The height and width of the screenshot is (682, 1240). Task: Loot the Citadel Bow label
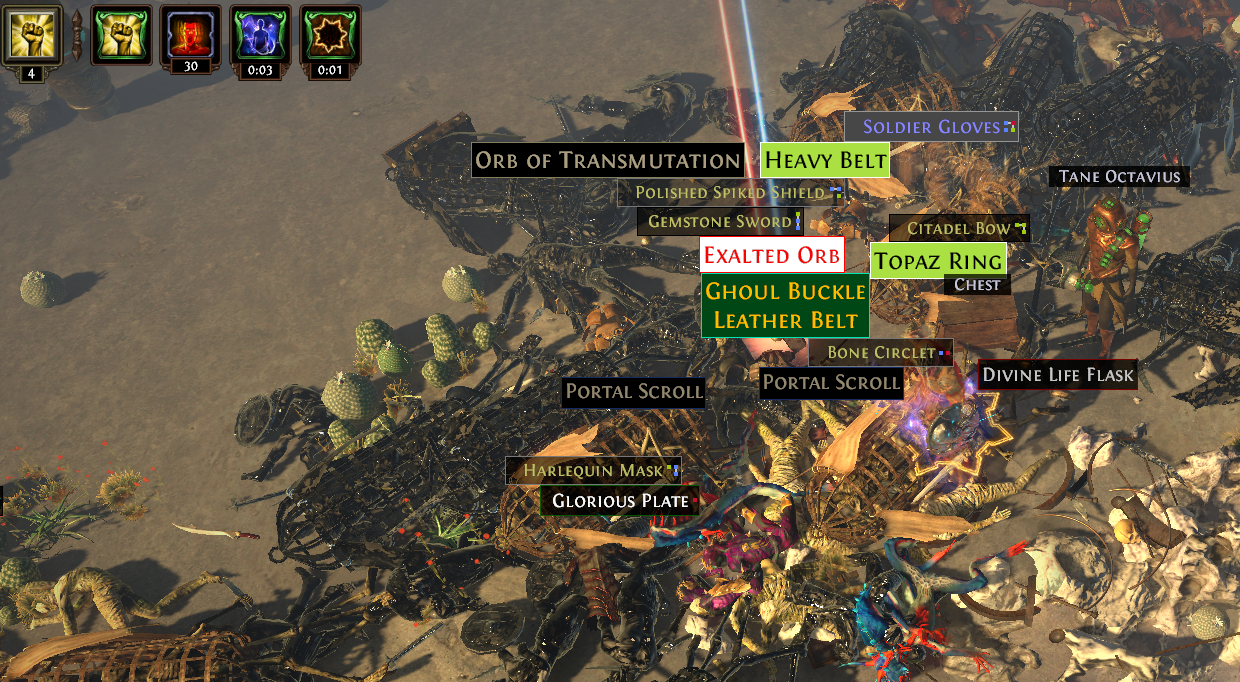(959, 228)
